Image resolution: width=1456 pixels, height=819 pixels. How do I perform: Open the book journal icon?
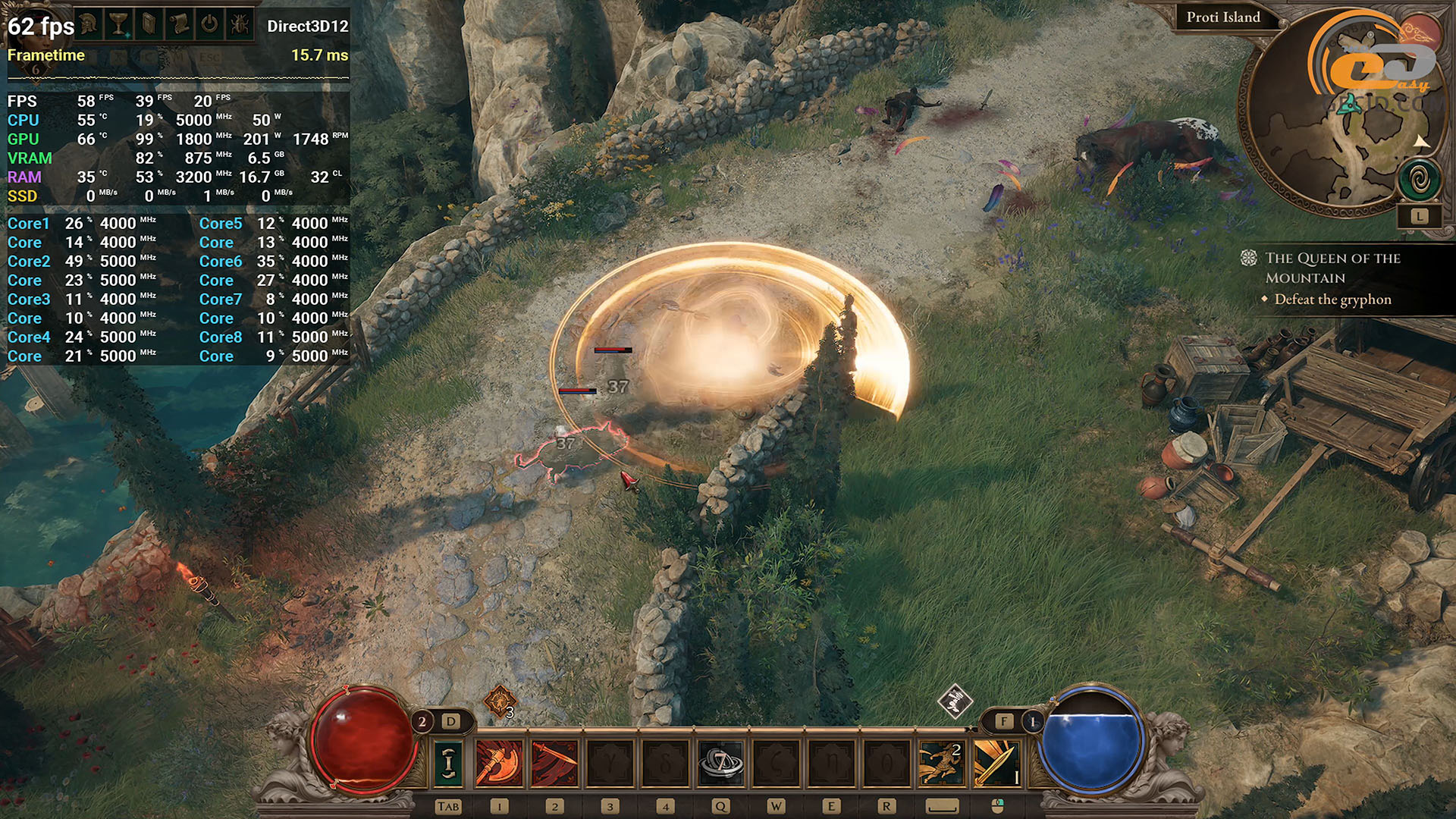(x=149, y=24)
